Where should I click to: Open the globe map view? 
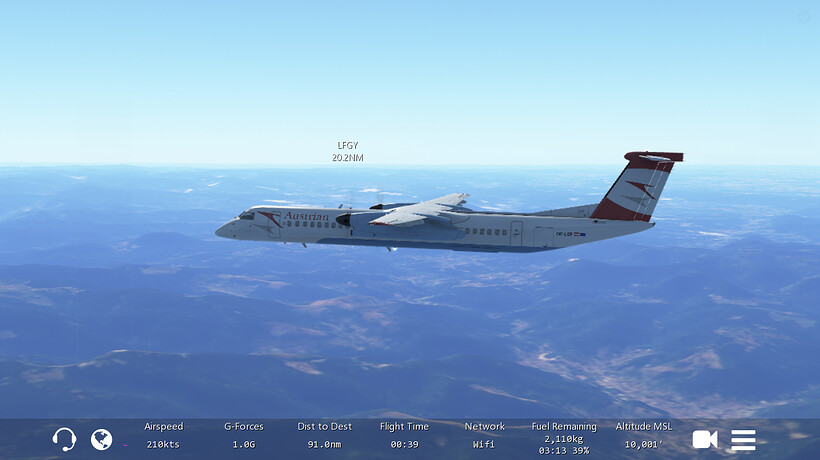click(x=101, y=439)
